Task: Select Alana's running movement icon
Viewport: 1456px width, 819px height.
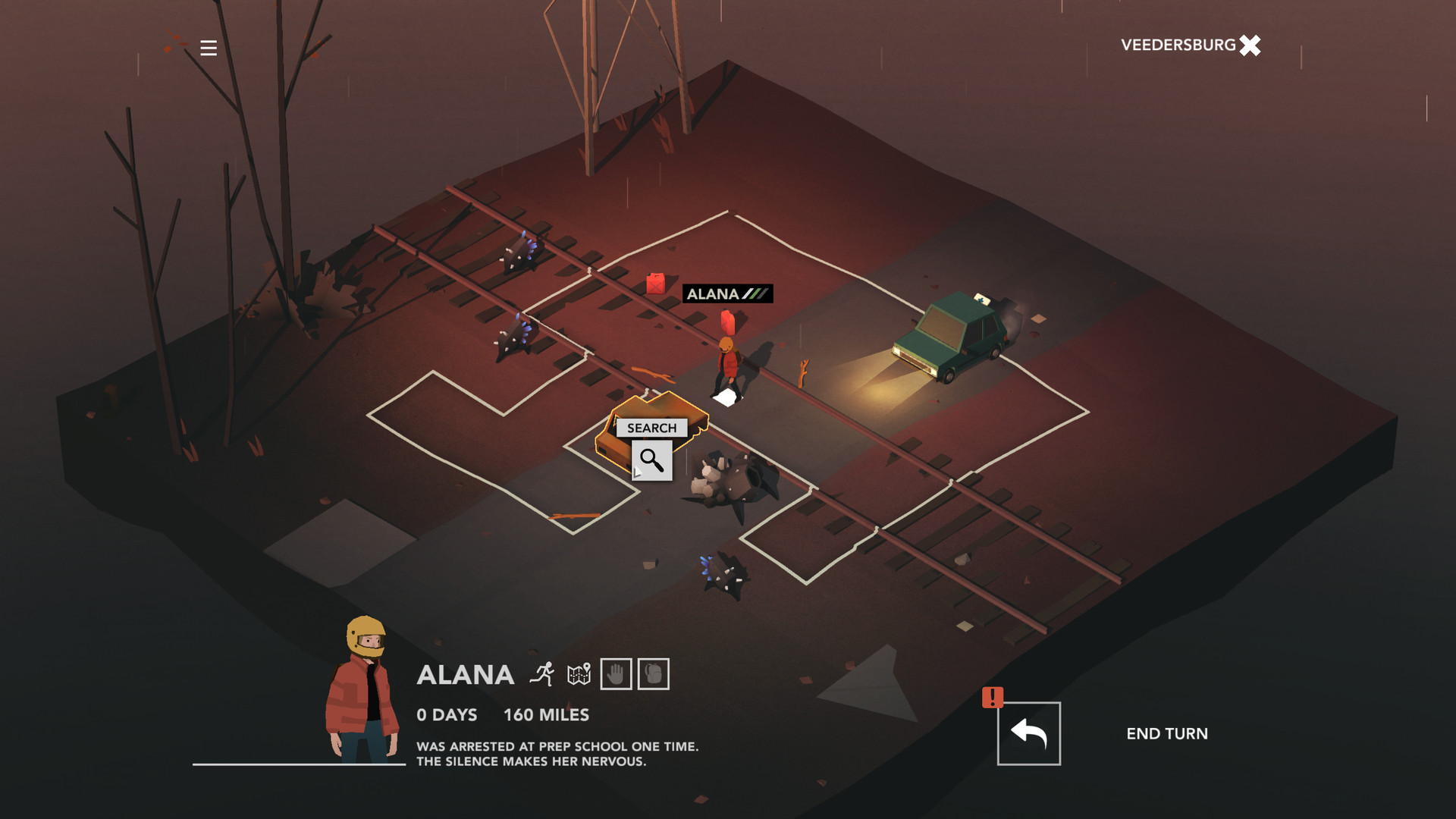Action: [x=541, y=673]
